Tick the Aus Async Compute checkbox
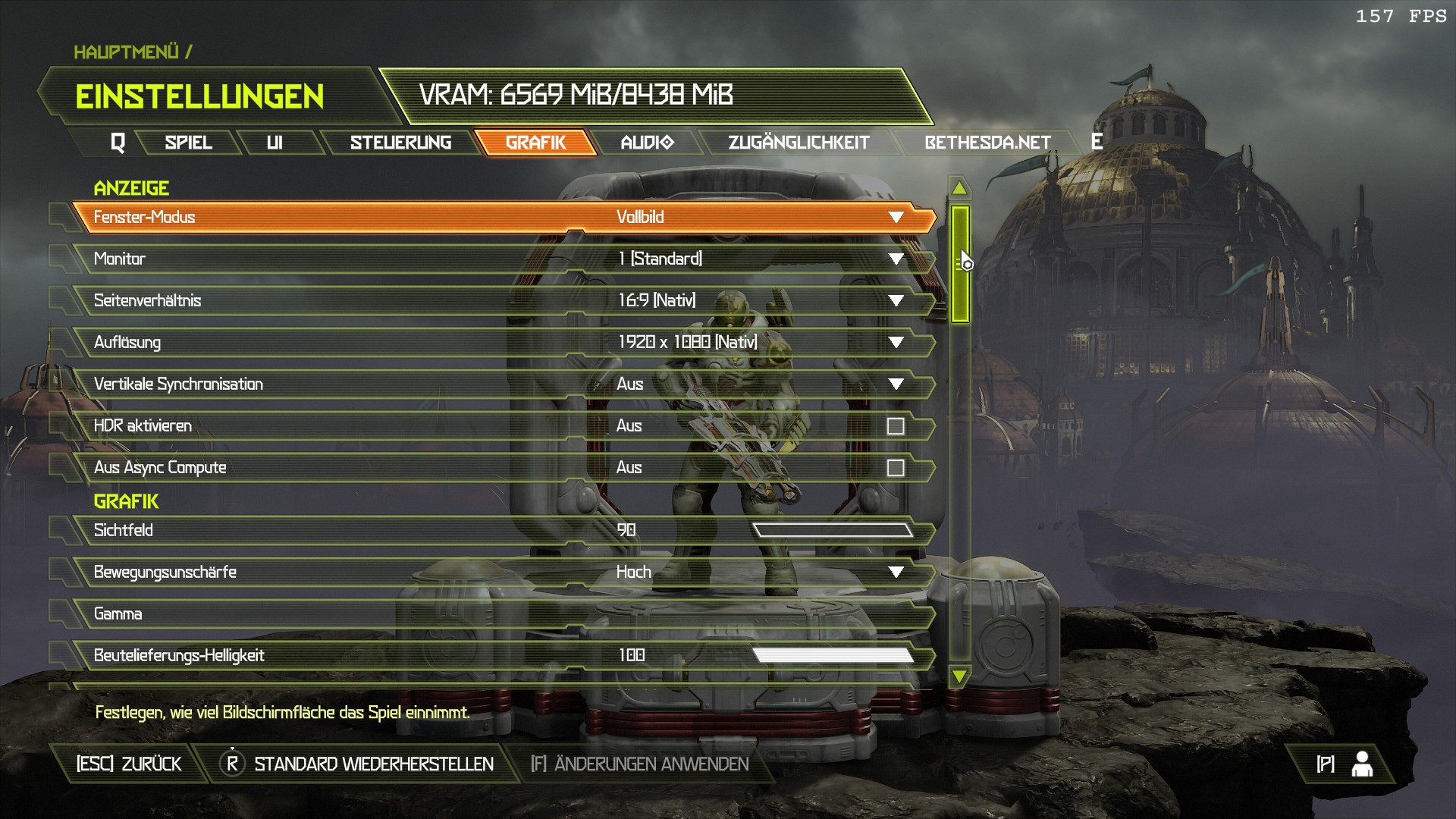The width and height of the screenshot is (1456, 819). coord(896,468)
